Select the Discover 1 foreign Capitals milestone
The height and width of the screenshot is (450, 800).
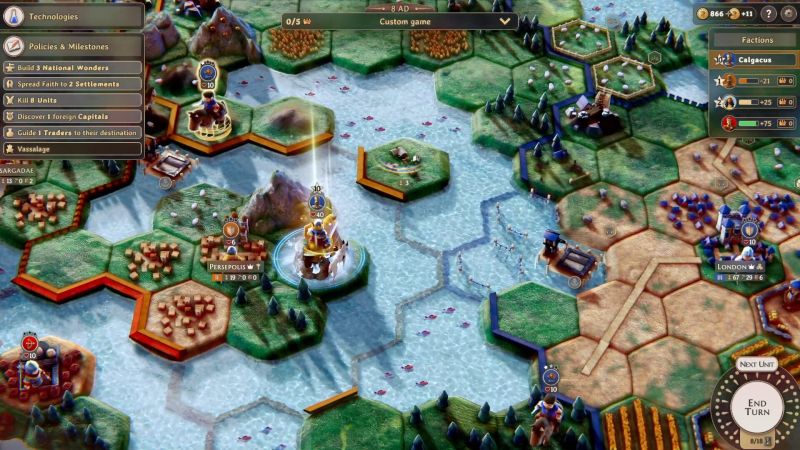pos(72,115)
